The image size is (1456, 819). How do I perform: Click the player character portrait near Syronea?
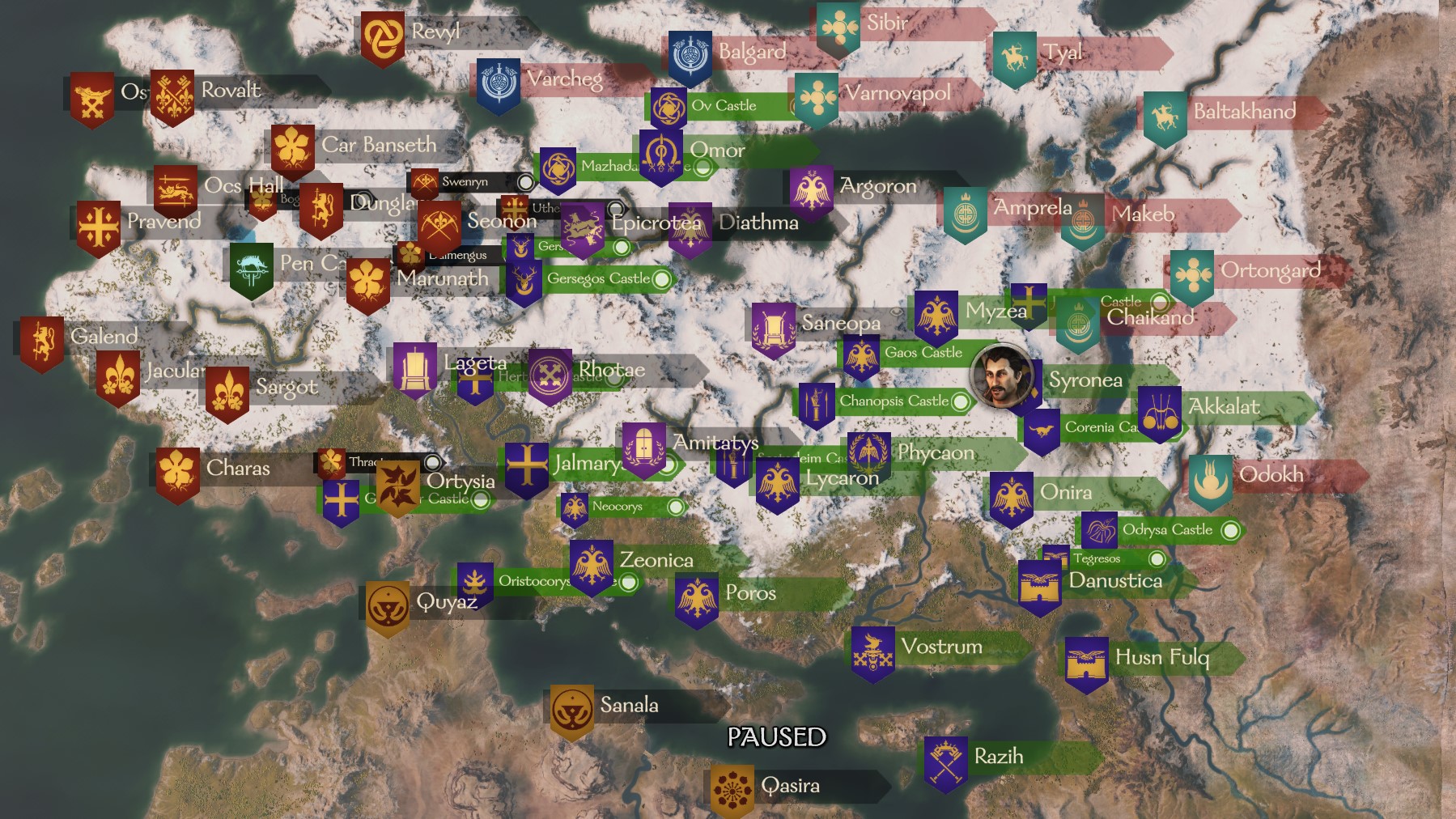1000,380
